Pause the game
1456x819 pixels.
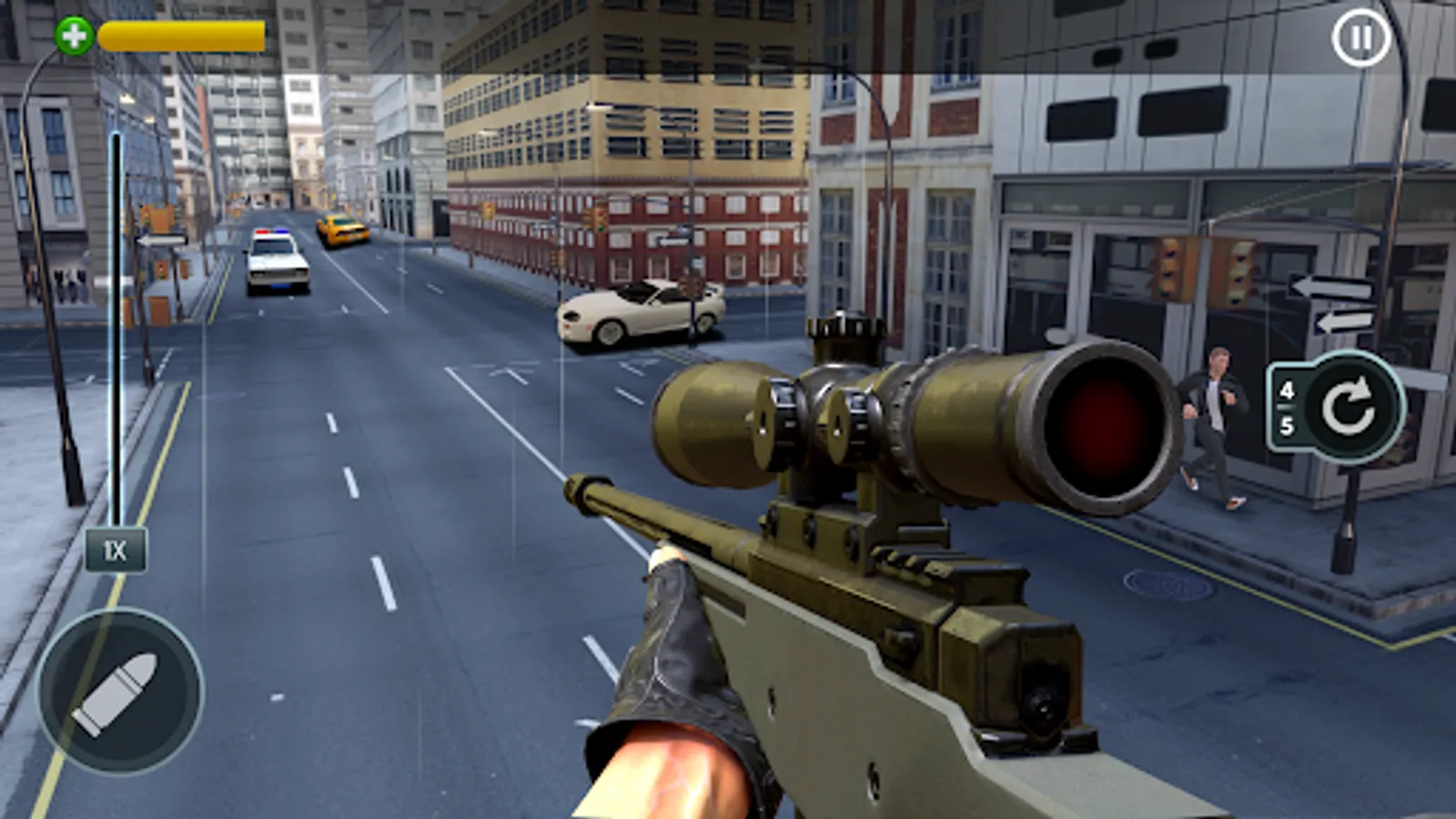(x=1360, y=38)
